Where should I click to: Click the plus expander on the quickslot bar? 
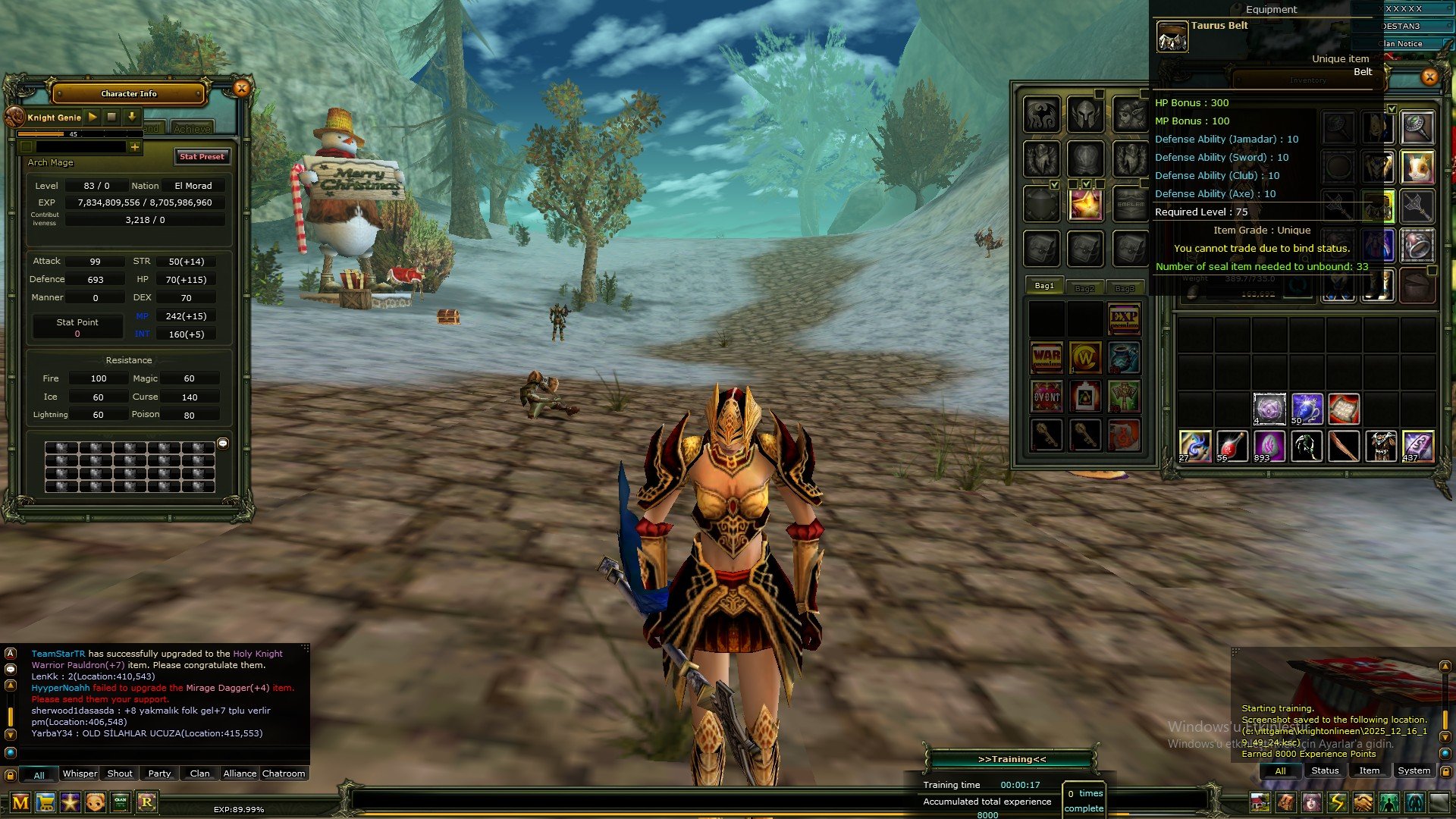(136, 146)
